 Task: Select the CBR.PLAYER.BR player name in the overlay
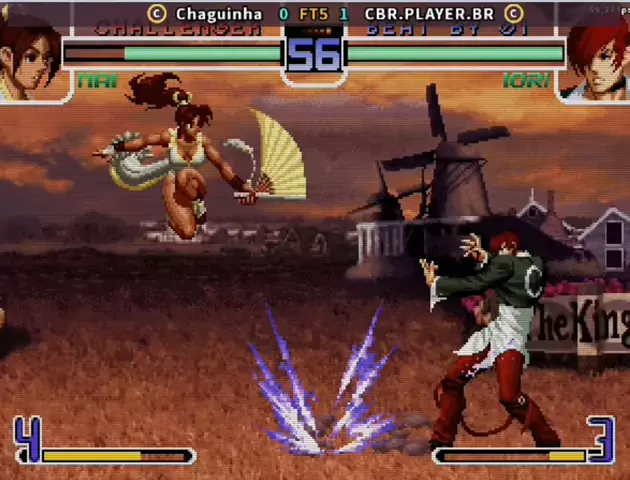click(429, 14)
